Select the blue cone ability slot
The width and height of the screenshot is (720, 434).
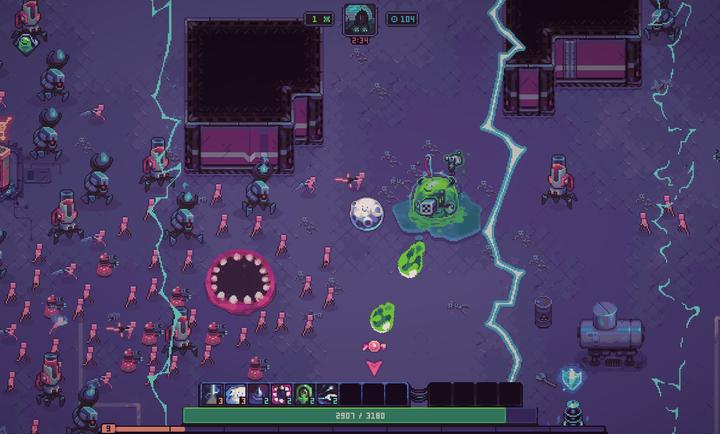[x=259, y=394]
